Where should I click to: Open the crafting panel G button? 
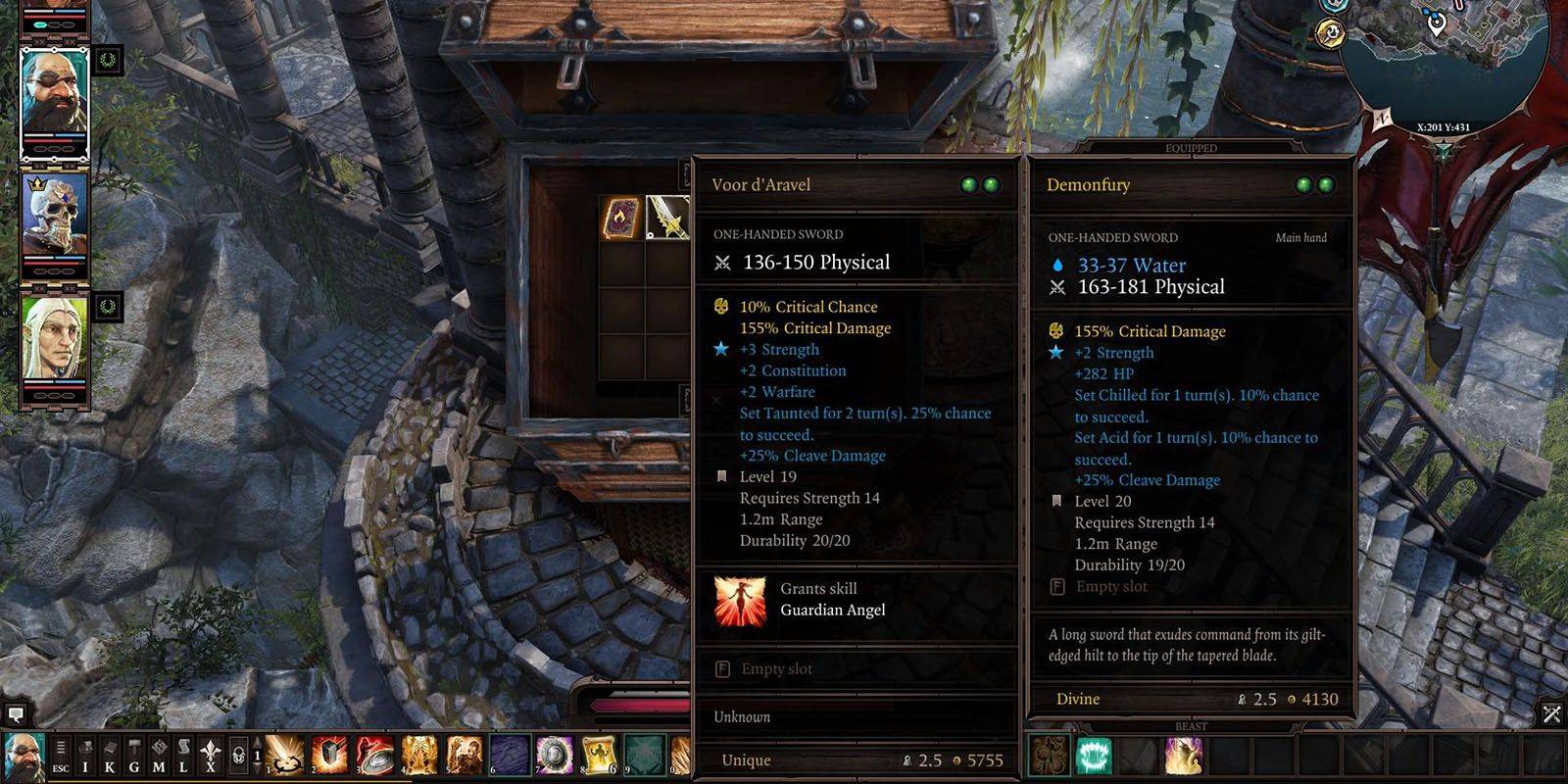click(134, 757)
